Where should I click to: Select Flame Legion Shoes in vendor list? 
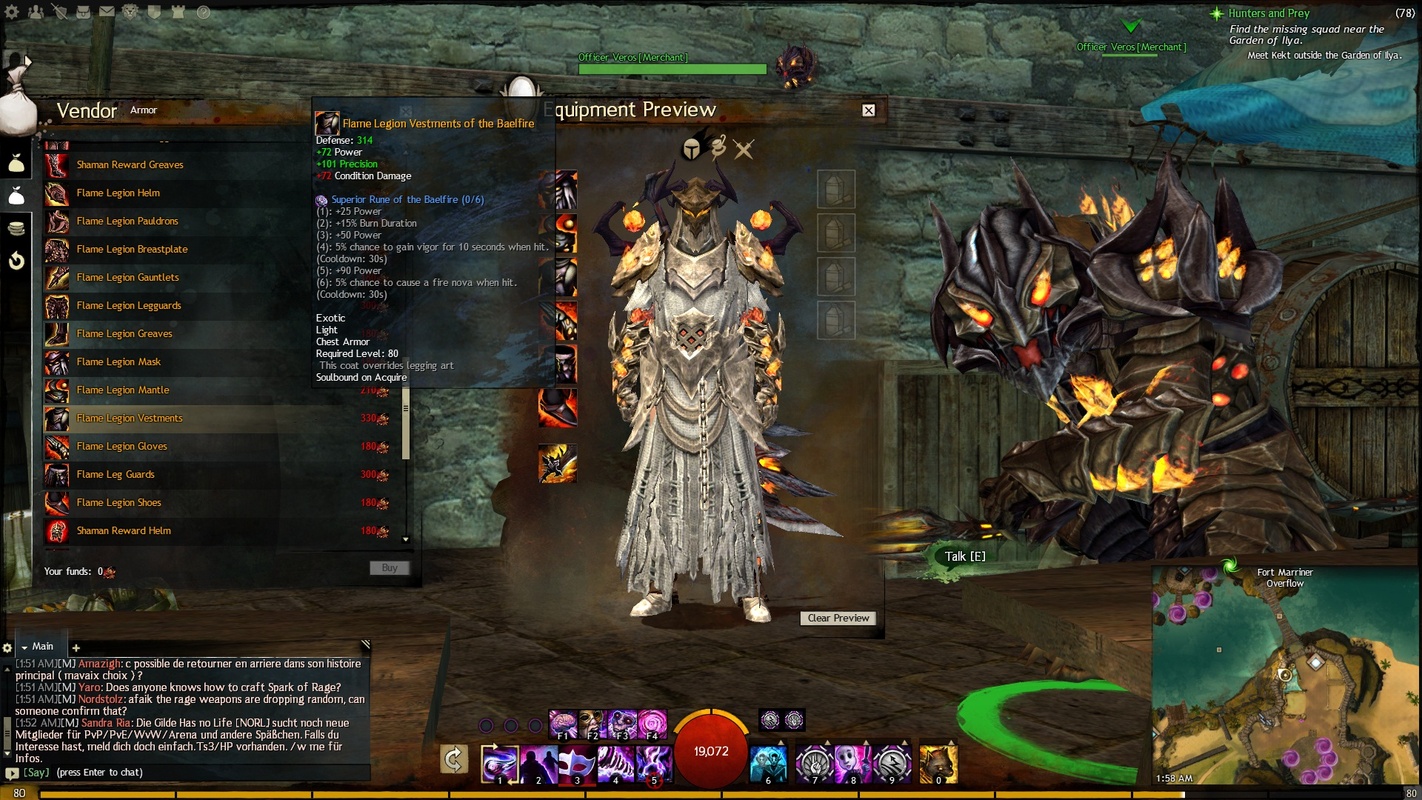[119, 502]
